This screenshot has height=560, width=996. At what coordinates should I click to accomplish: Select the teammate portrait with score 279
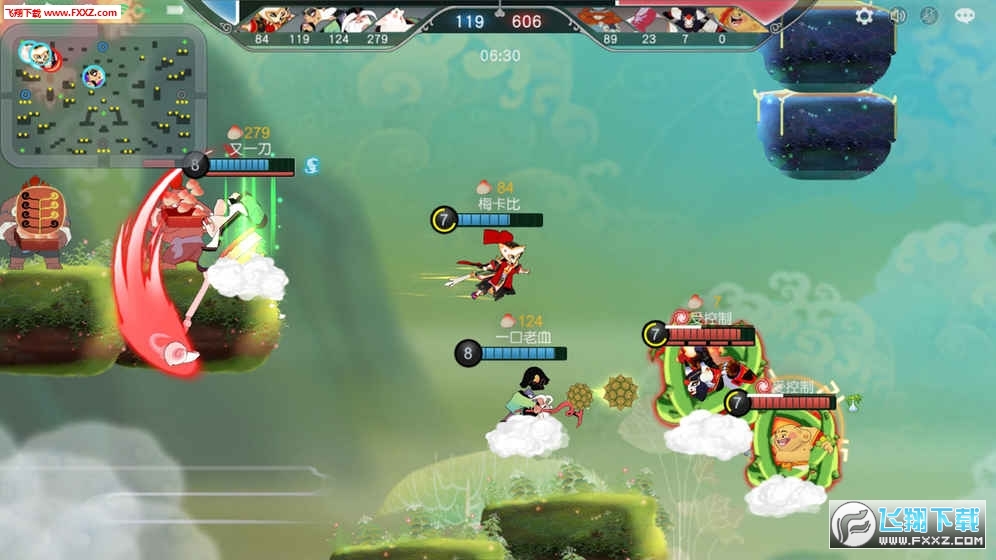pyautogui.click(x=377, y=20)
